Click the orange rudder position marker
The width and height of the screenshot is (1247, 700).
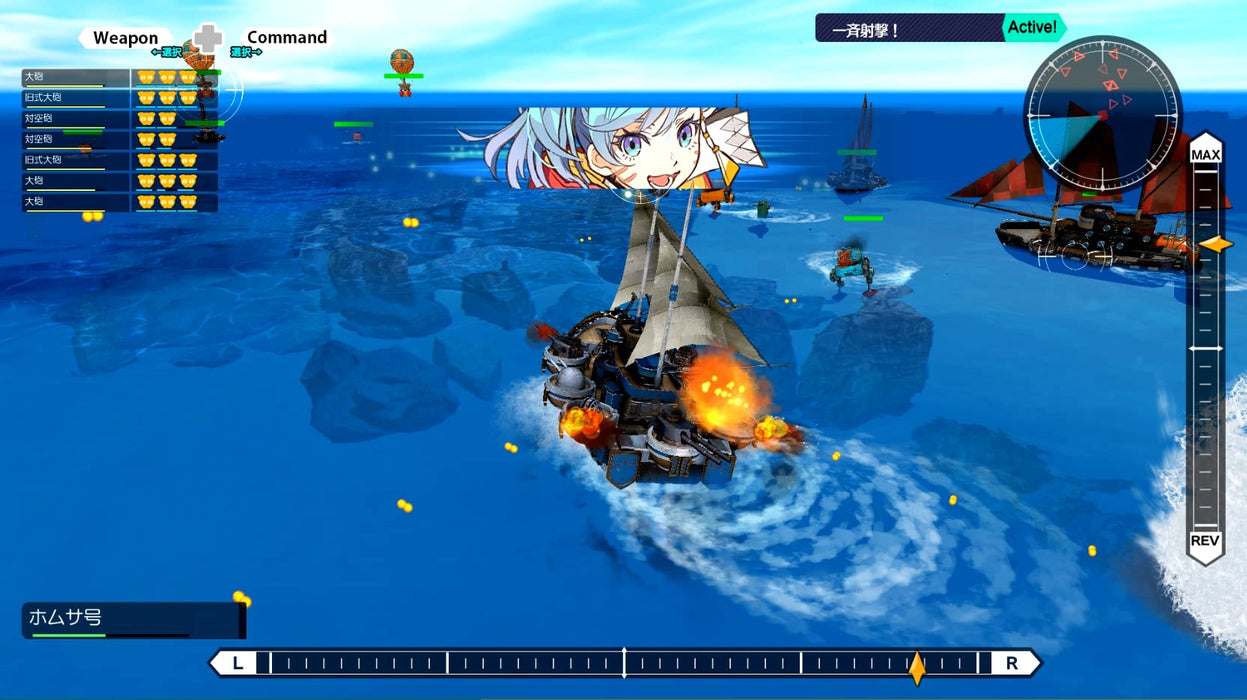pyautogui.click(x=916, y=666)
